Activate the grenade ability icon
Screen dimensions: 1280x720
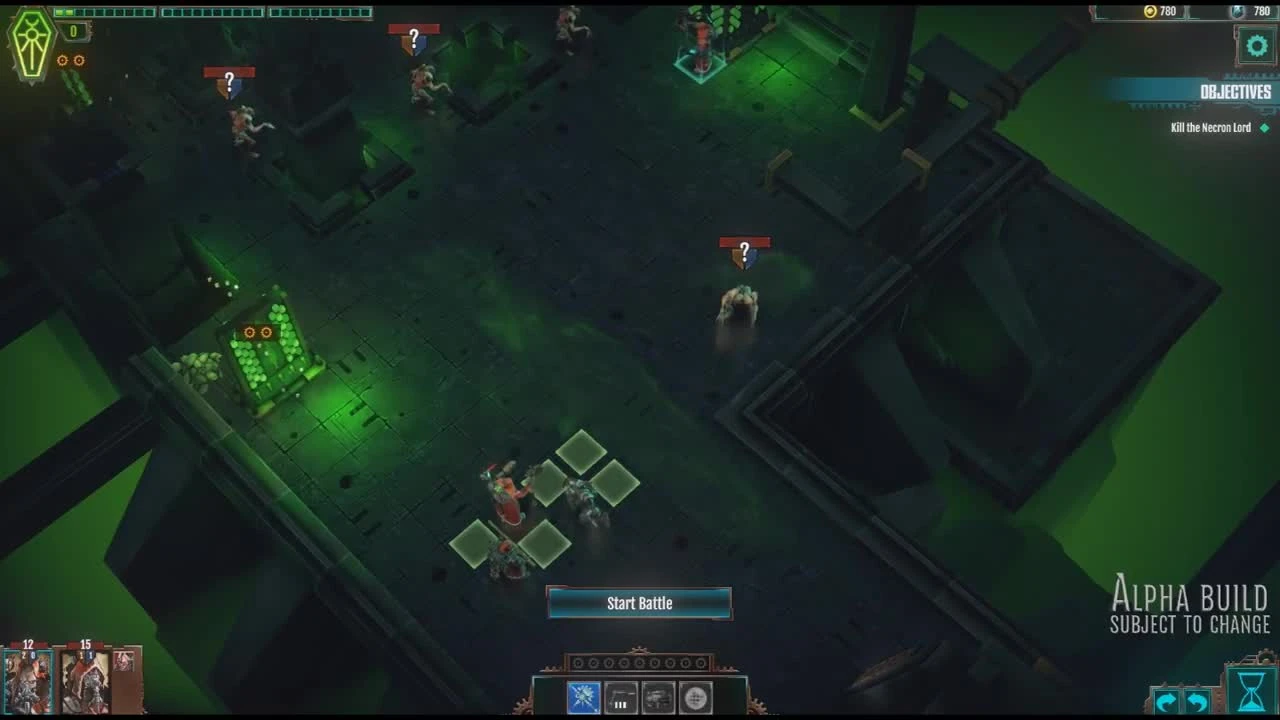point(696,698)
